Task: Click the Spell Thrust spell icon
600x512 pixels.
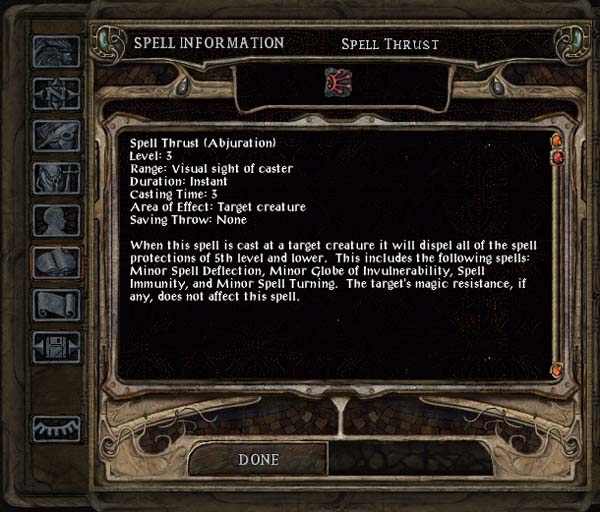Action: (x=338, y=83)
